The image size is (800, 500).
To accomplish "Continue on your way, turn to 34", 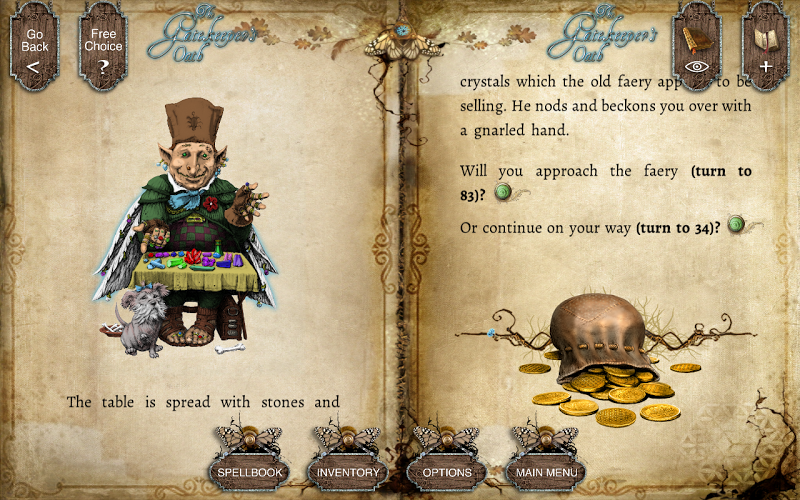I will tap(736, 225).
